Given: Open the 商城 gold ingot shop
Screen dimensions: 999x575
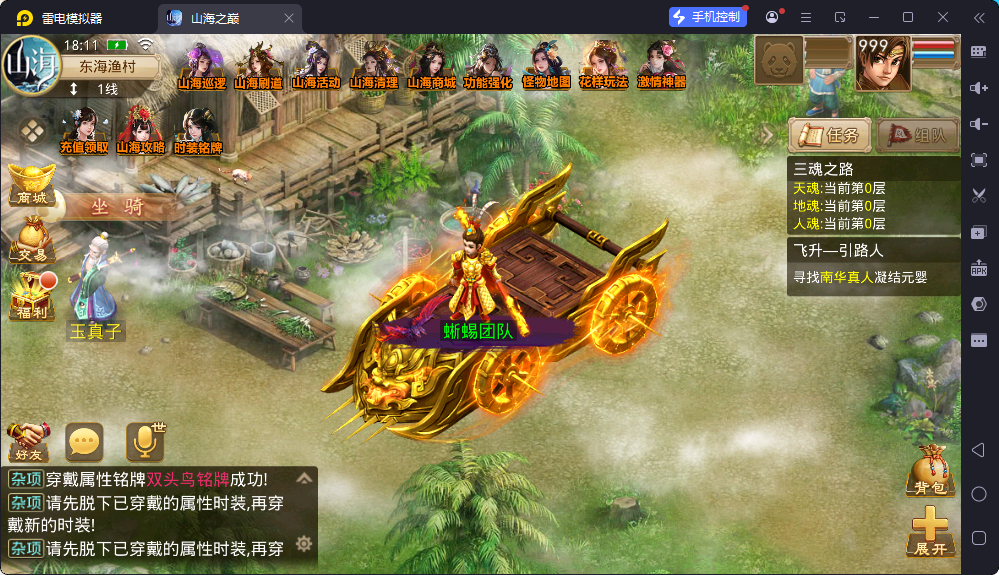Looking at the screenshot, I should click(32, 184).
